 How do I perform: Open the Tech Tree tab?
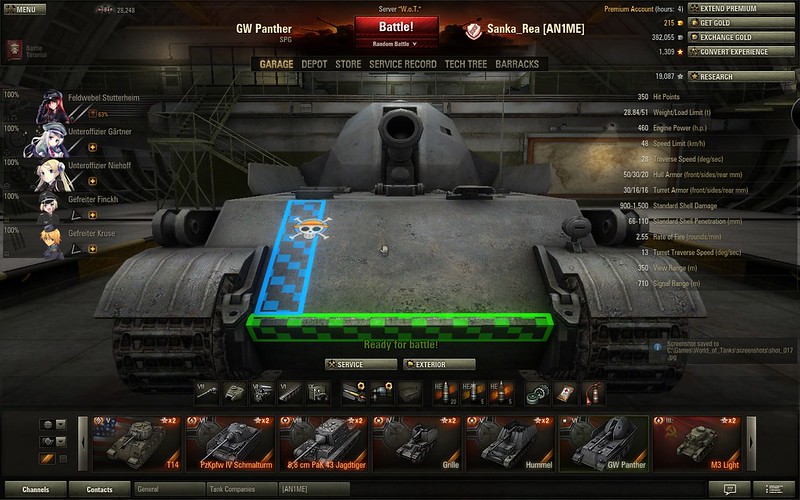pyautogui.click(x=466, y=64)
